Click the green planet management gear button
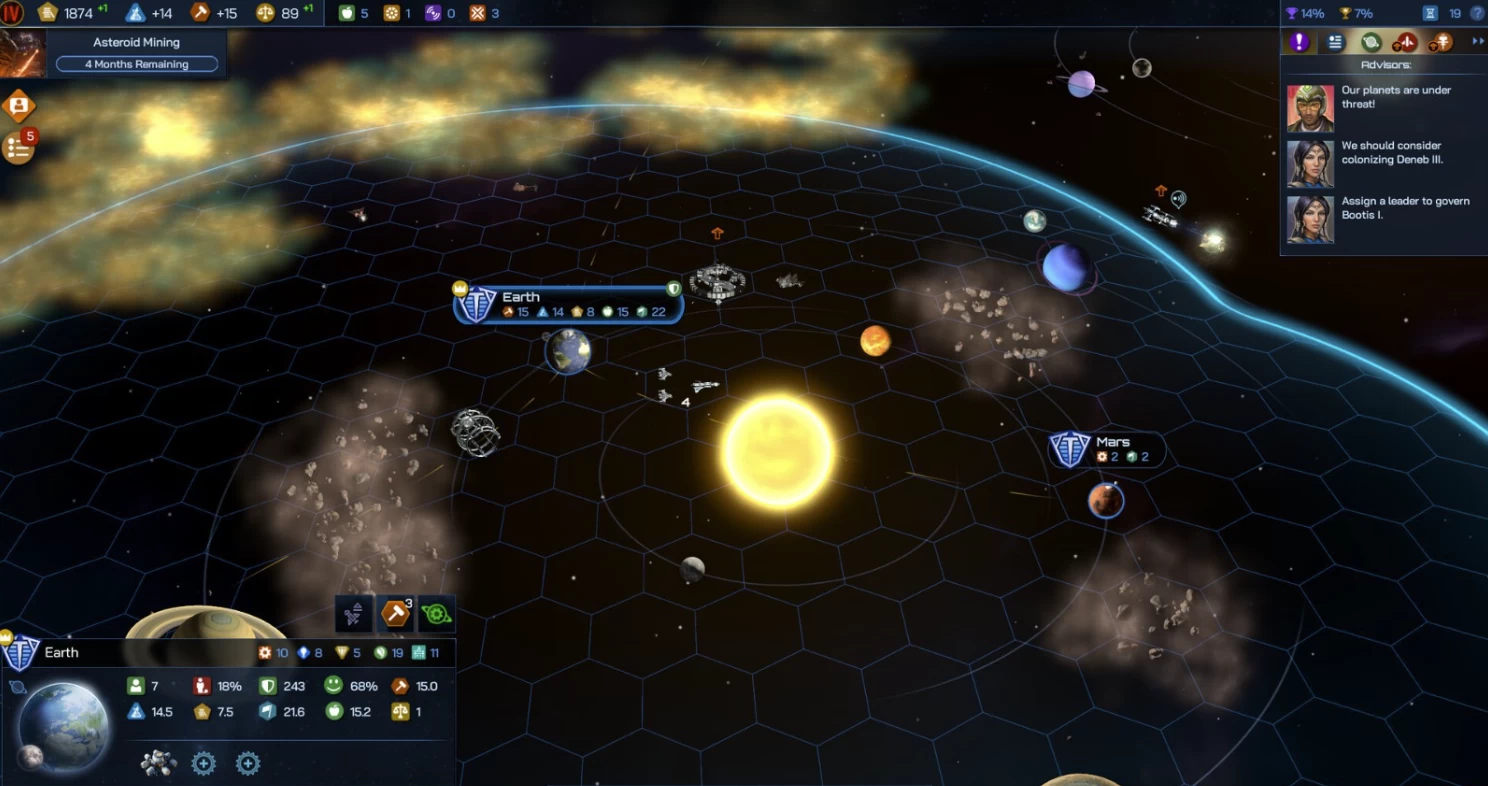The height and width of the screenshot is (786, 1488). coord(436,613)
